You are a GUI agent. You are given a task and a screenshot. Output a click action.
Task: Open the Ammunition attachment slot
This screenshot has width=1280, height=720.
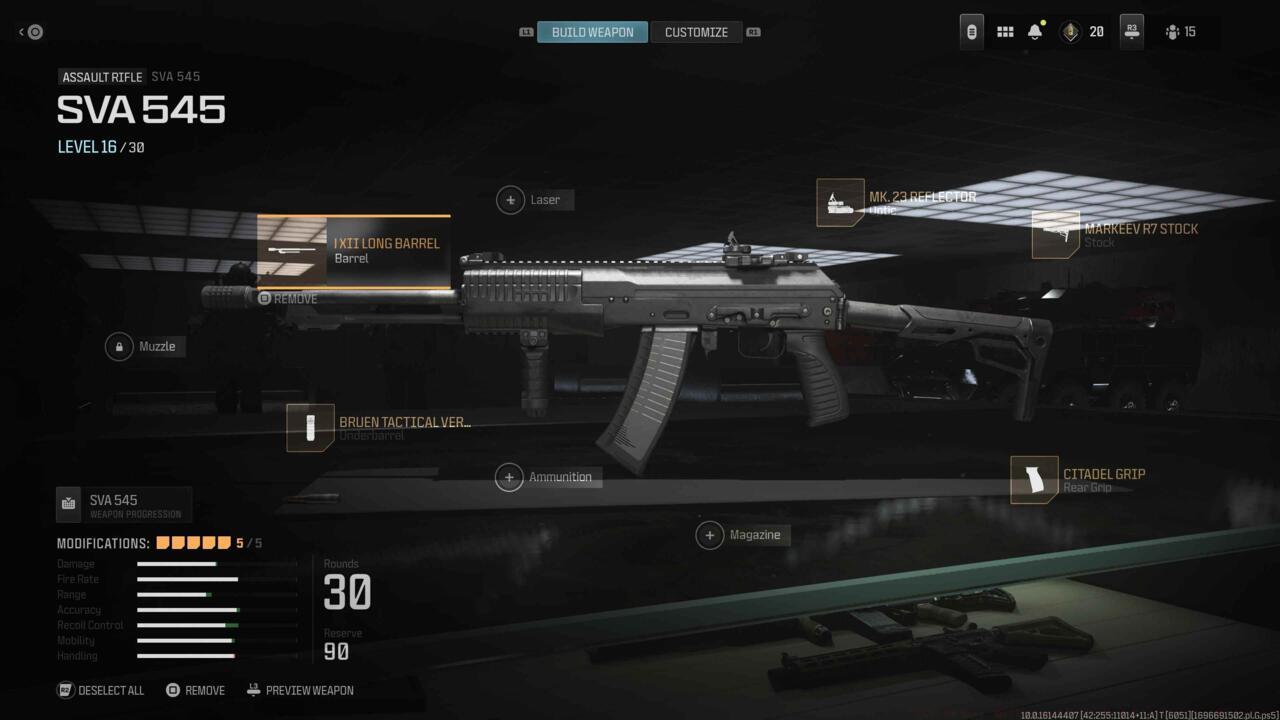click(547, 477)
